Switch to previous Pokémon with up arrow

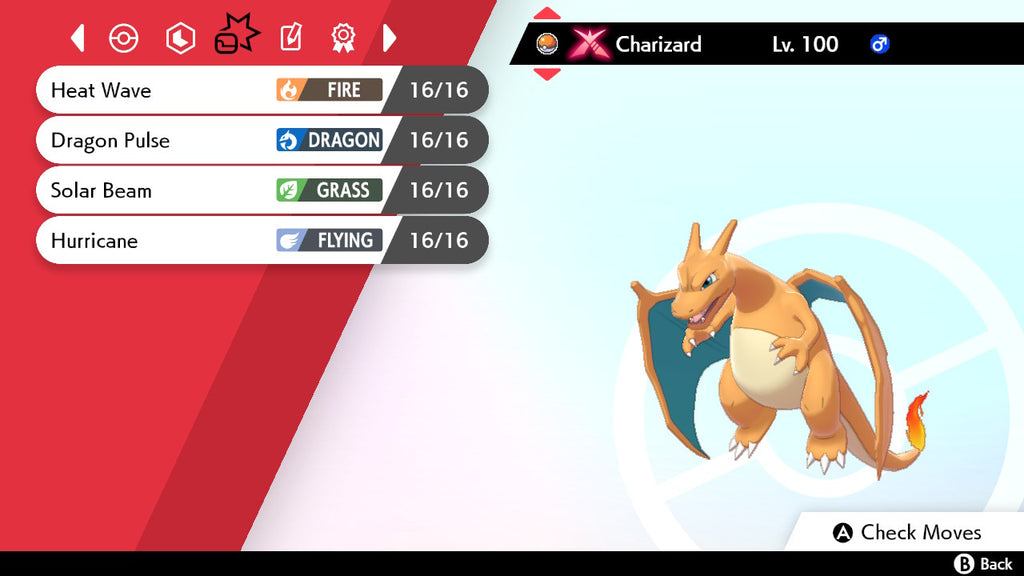coord(547,14)
